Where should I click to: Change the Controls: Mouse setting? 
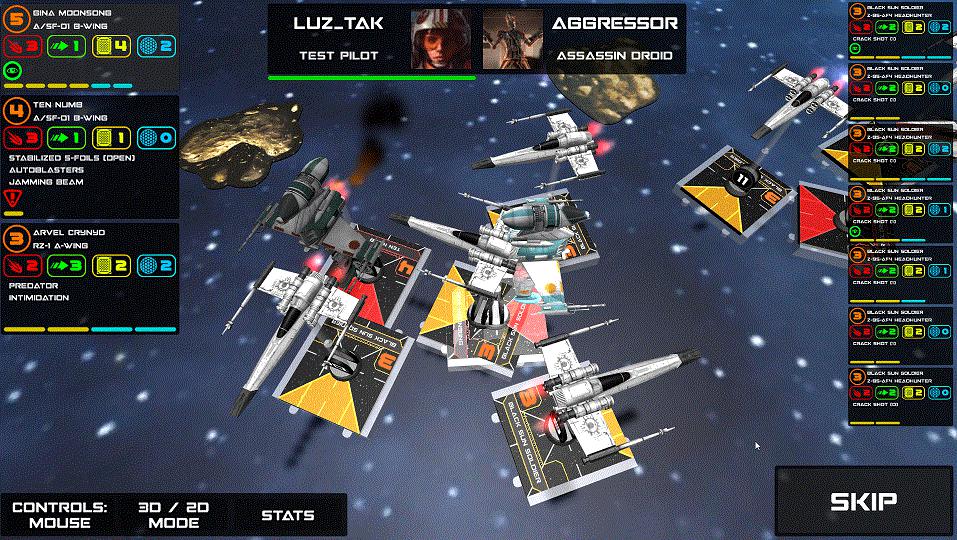[60, 514]
